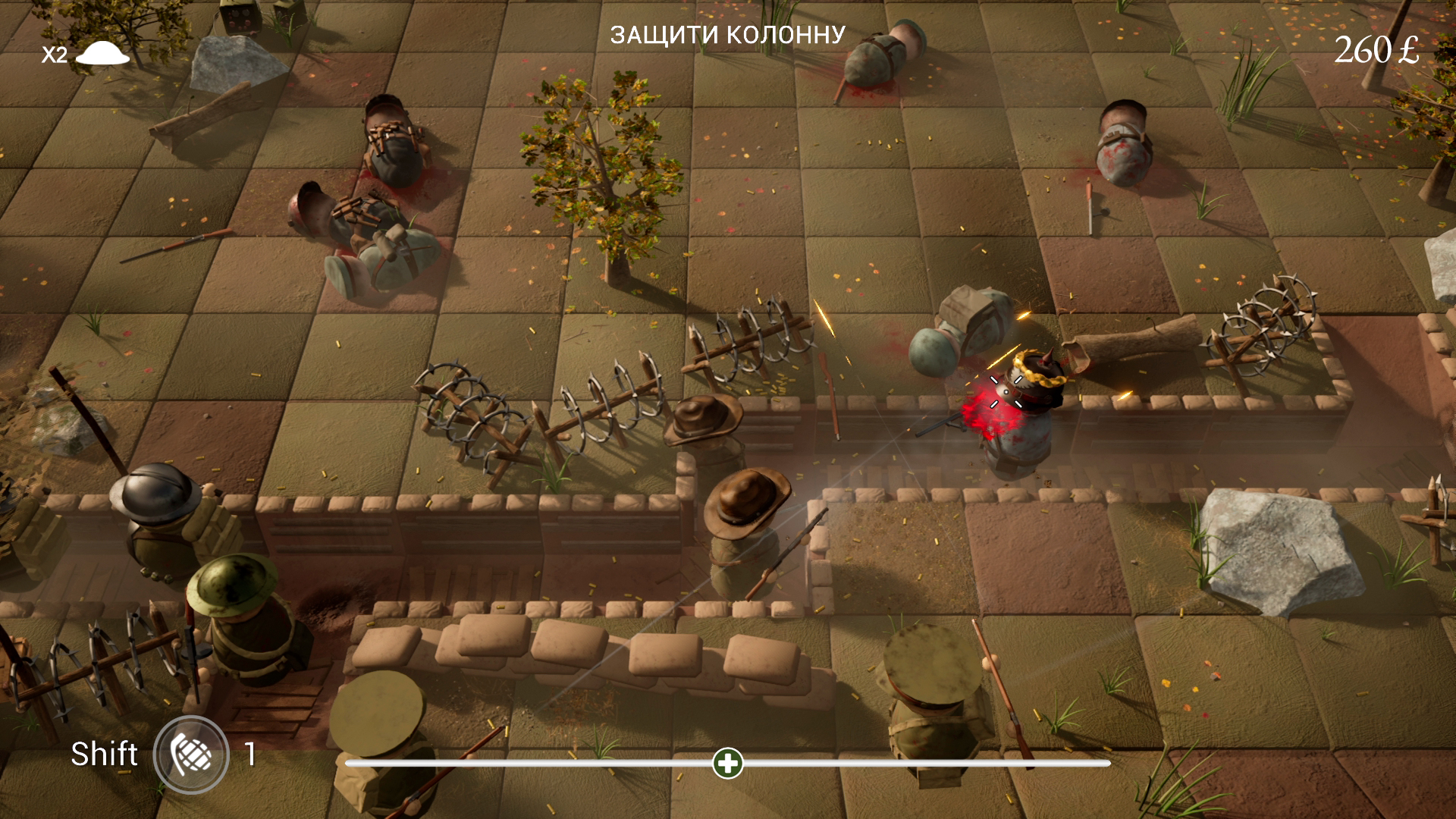Image resolution: width=1456 pixels, height=819 pixels.
Task: Click the green cross marker on the progress bar
Action: [728, 763]
